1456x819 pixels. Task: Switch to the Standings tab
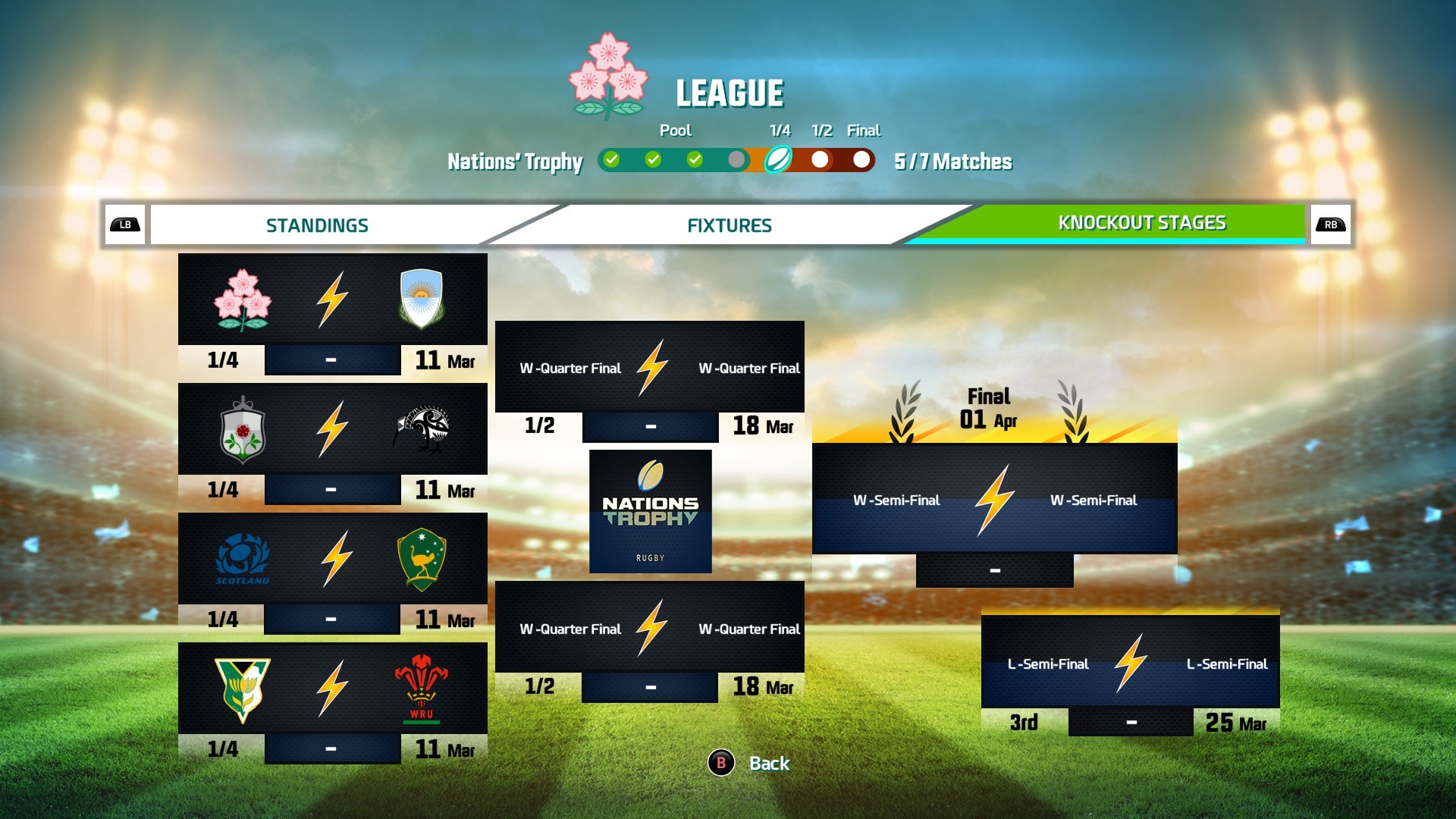pyautogui.click(x=317, y=225)
